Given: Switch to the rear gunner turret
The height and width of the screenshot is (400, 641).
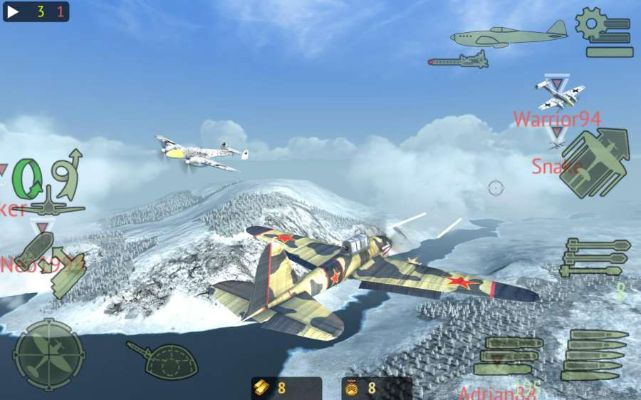Looking at the screenshot, I should coord(162,358).
